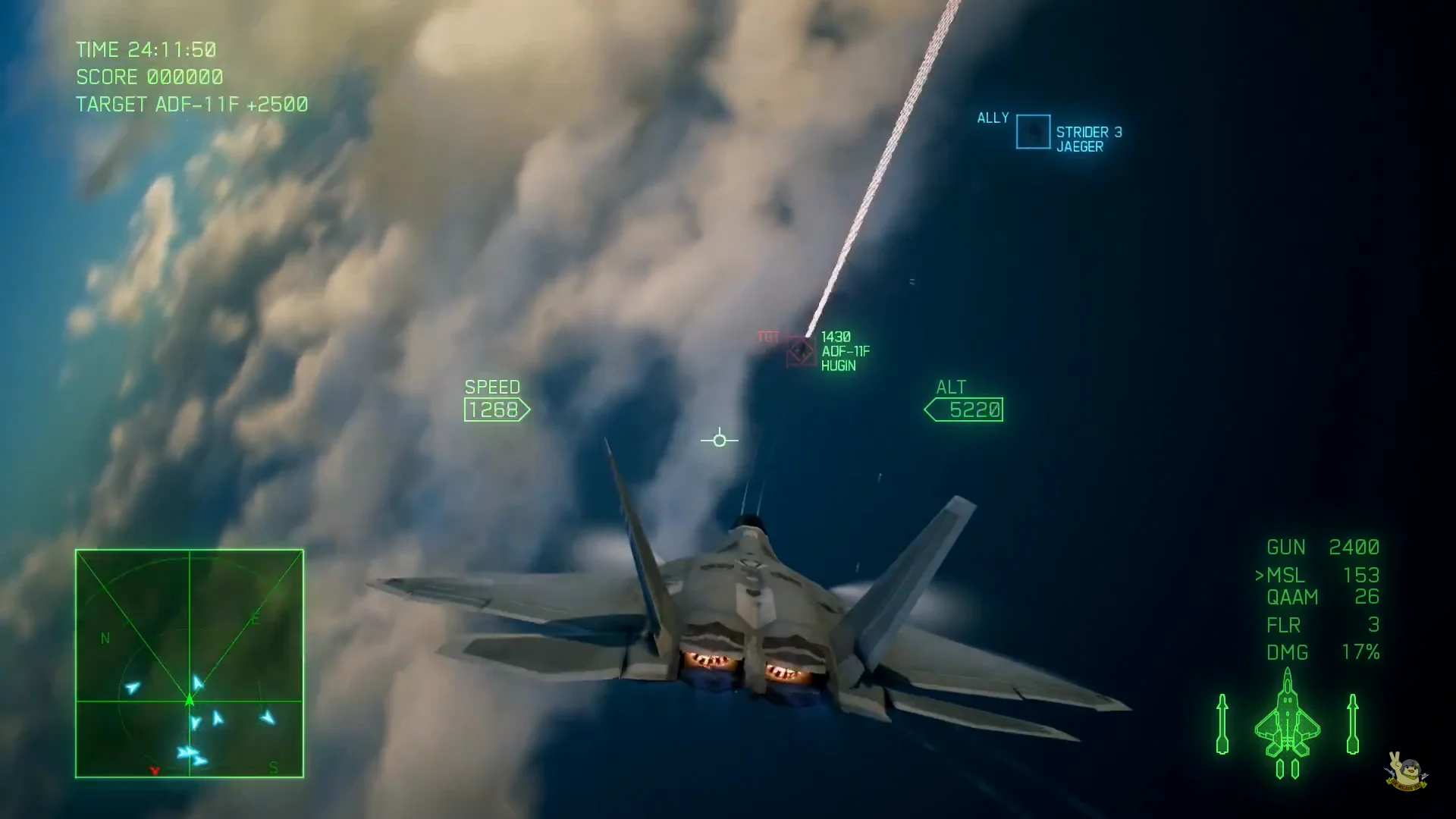
Task: Click the channel mascot watermark logo
Action: coord(1407,771)
